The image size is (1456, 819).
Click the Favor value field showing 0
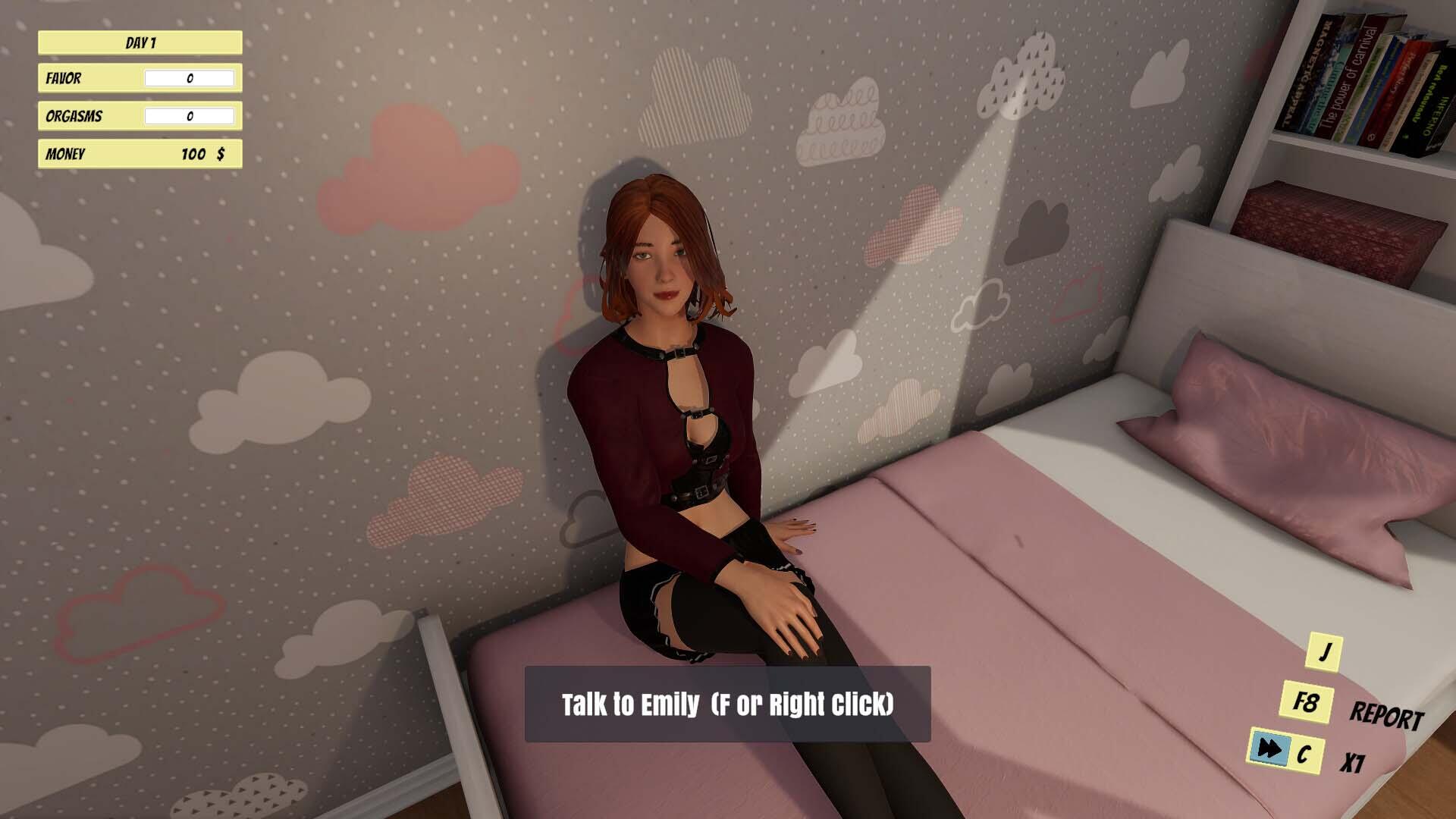tap(189, 78)
